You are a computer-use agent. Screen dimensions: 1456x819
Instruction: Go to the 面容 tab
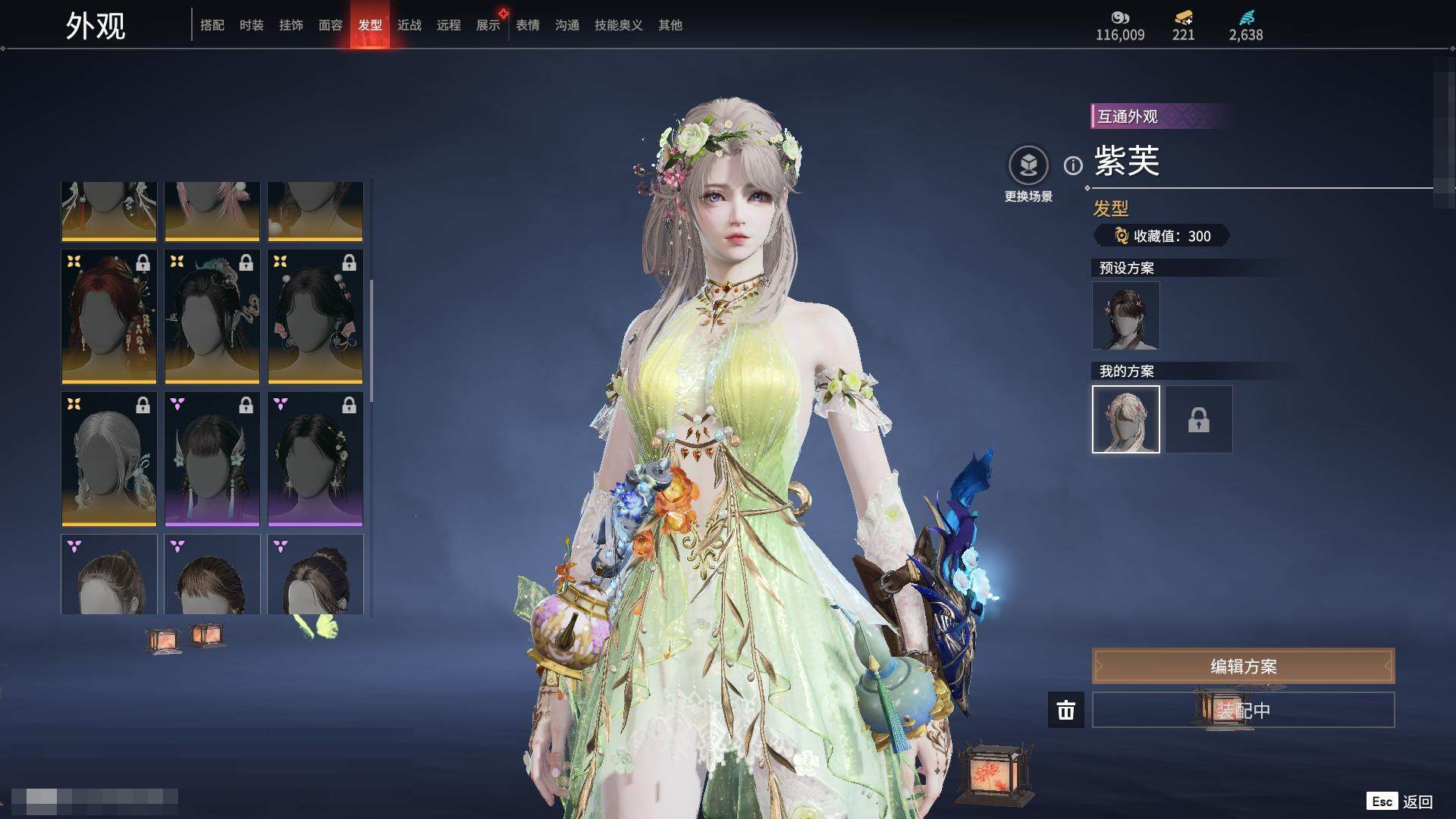pos(331,25)
